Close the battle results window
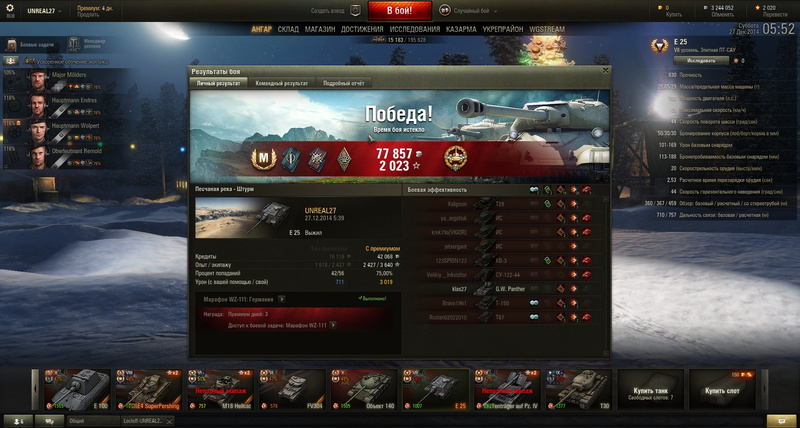Viewport: 800px width, 428px height. pyautogui.click(x=605, y=72)
